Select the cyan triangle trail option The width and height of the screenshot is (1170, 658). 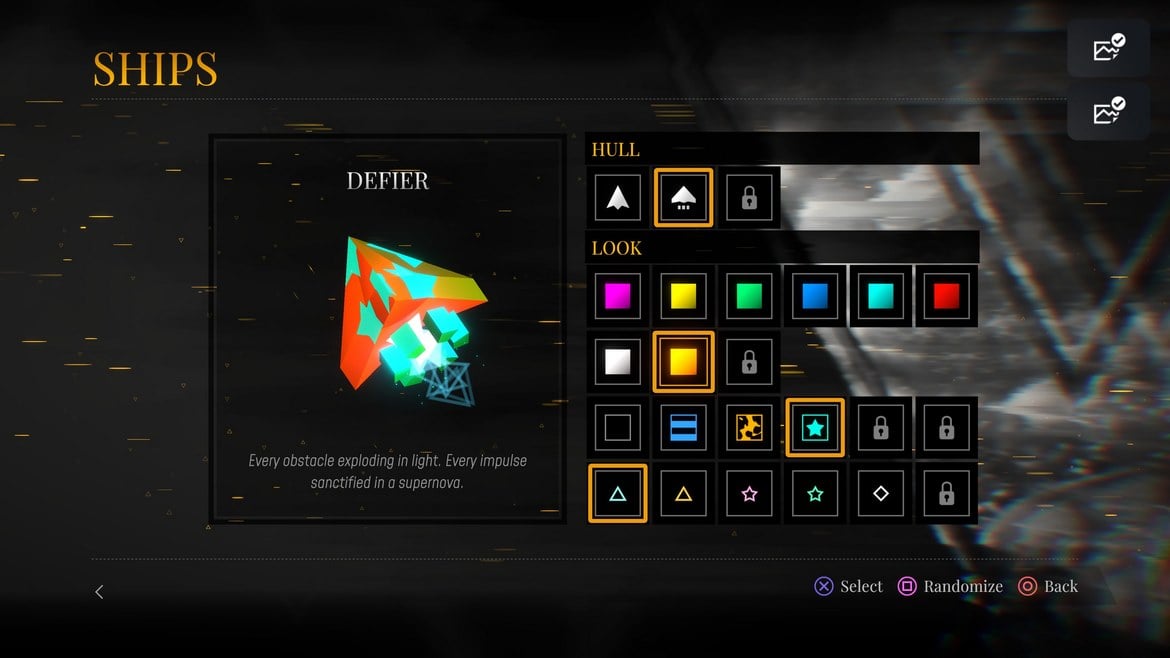point(618,493)
